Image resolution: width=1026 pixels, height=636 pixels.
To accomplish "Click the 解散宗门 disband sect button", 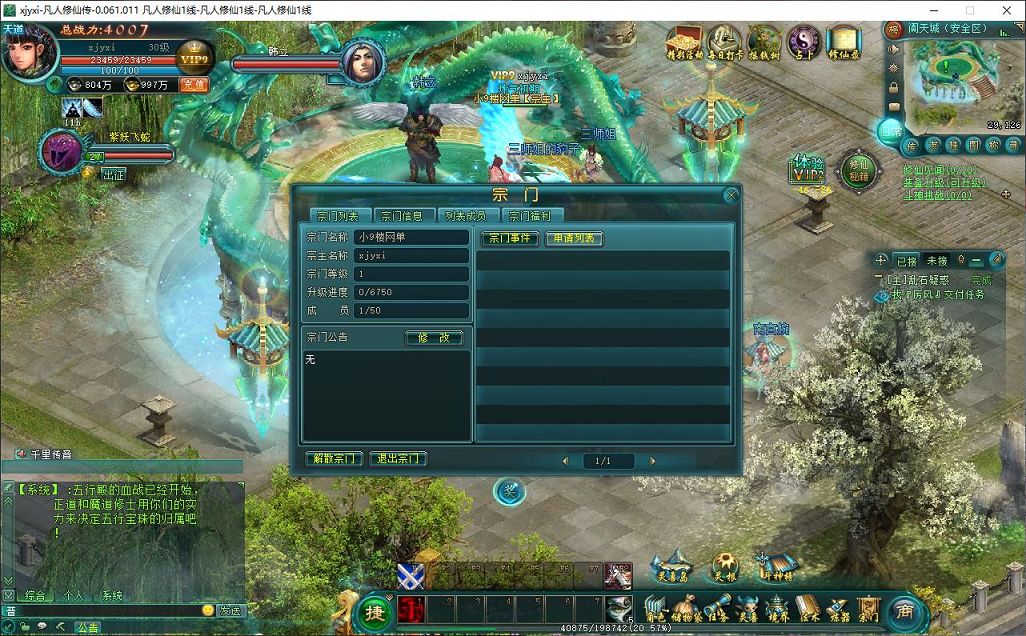I will pos(333,459).
